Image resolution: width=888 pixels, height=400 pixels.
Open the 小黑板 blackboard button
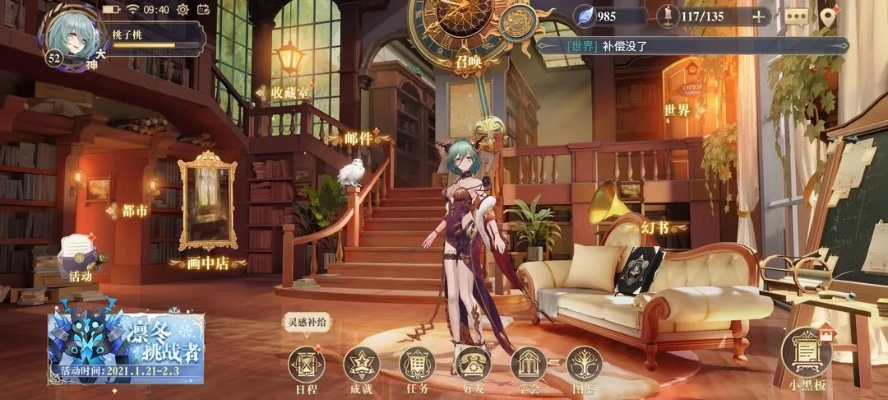pyautogui.click(x=805, y=354)
